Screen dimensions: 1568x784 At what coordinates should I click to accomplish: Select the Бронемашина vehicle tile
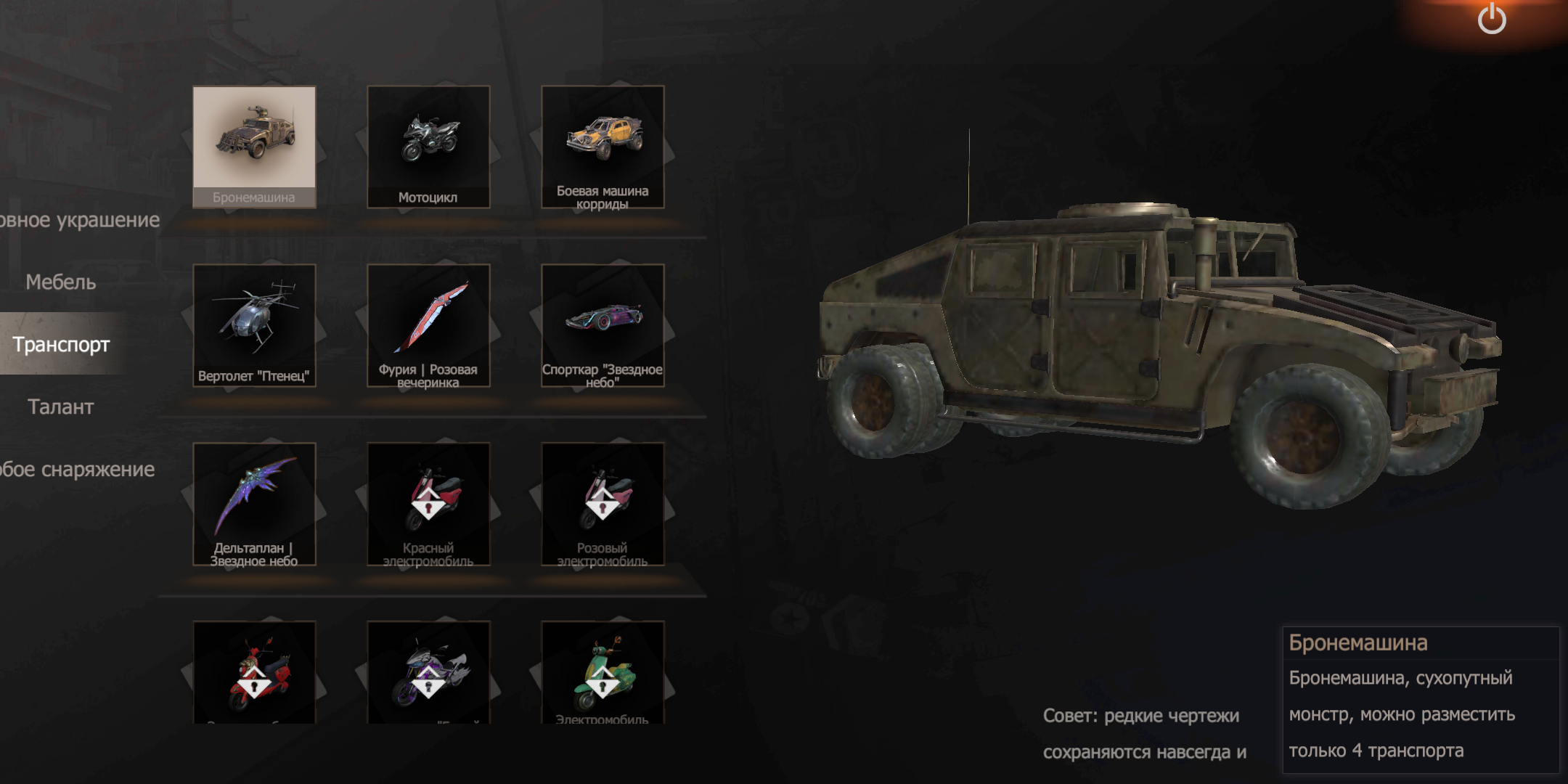254,147
